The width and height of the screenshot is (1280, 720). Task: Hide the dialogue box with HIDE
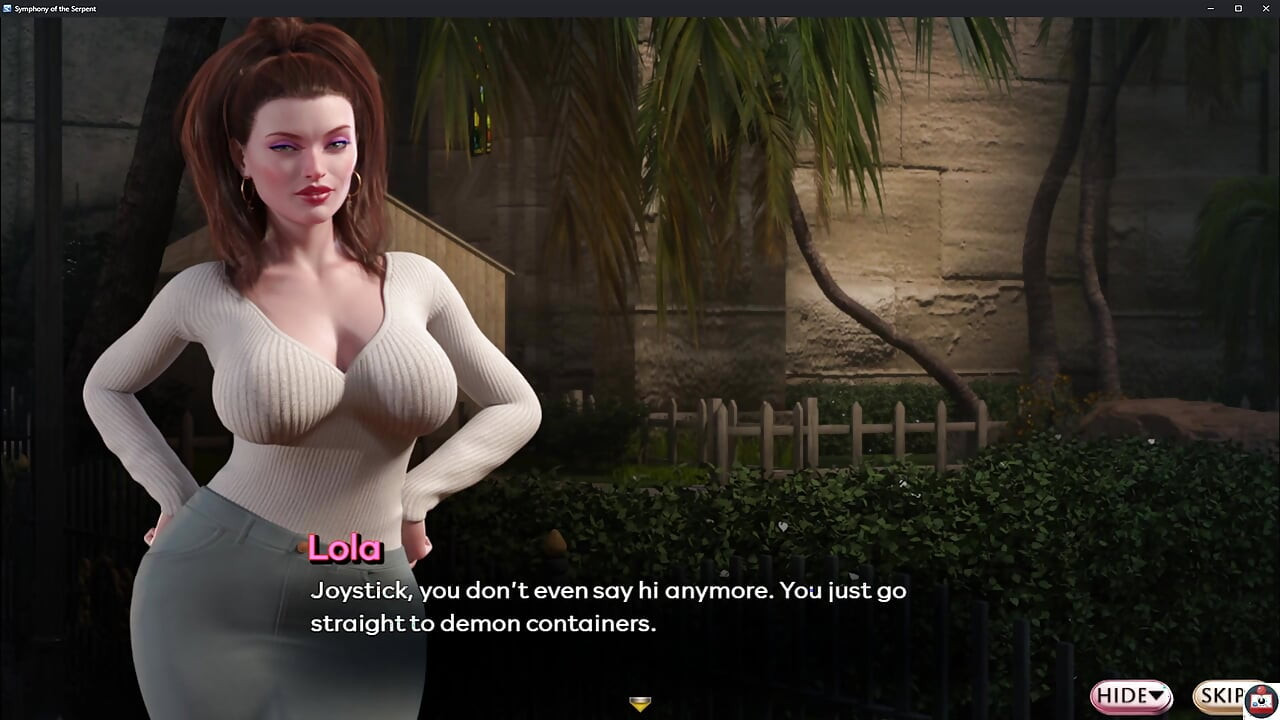click(x=1130, y=695)
